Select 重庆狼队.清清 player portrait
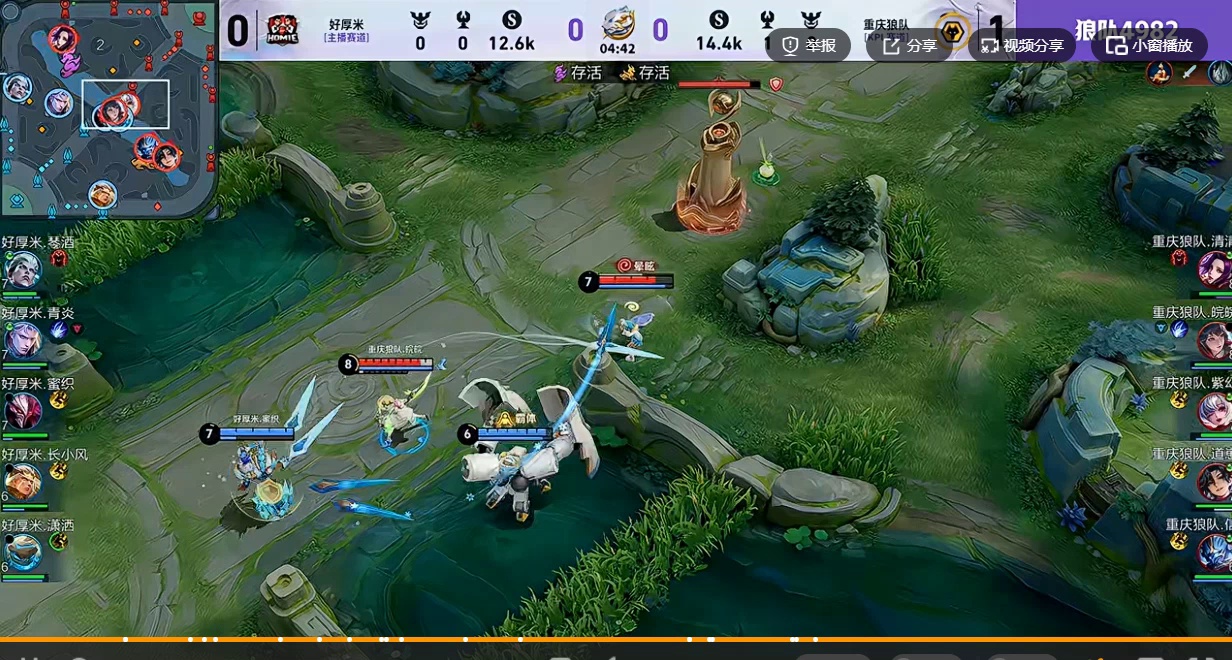Viewport: 1232px width, 660px height. click(x=1213, y=268)
